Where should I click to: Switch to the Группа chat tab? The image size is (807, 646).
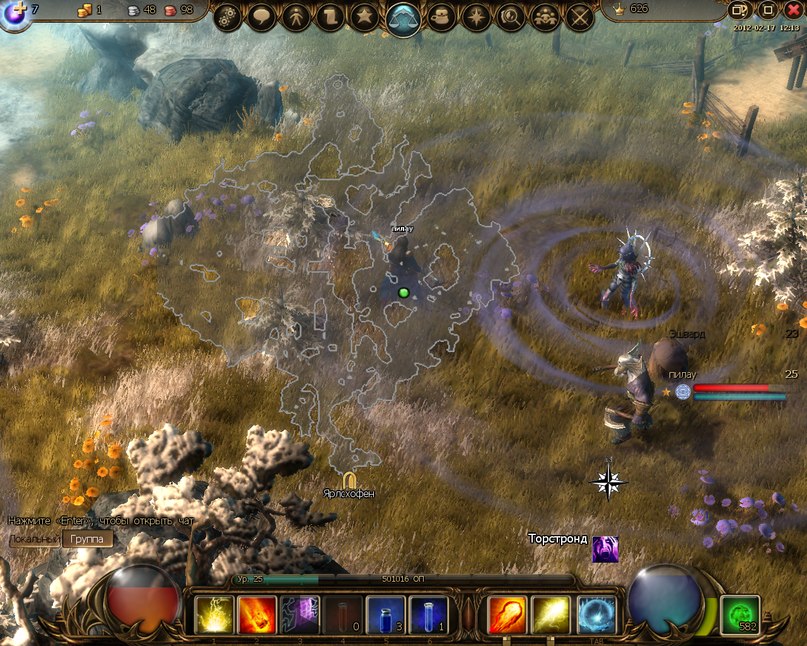[x=87, y=539]
